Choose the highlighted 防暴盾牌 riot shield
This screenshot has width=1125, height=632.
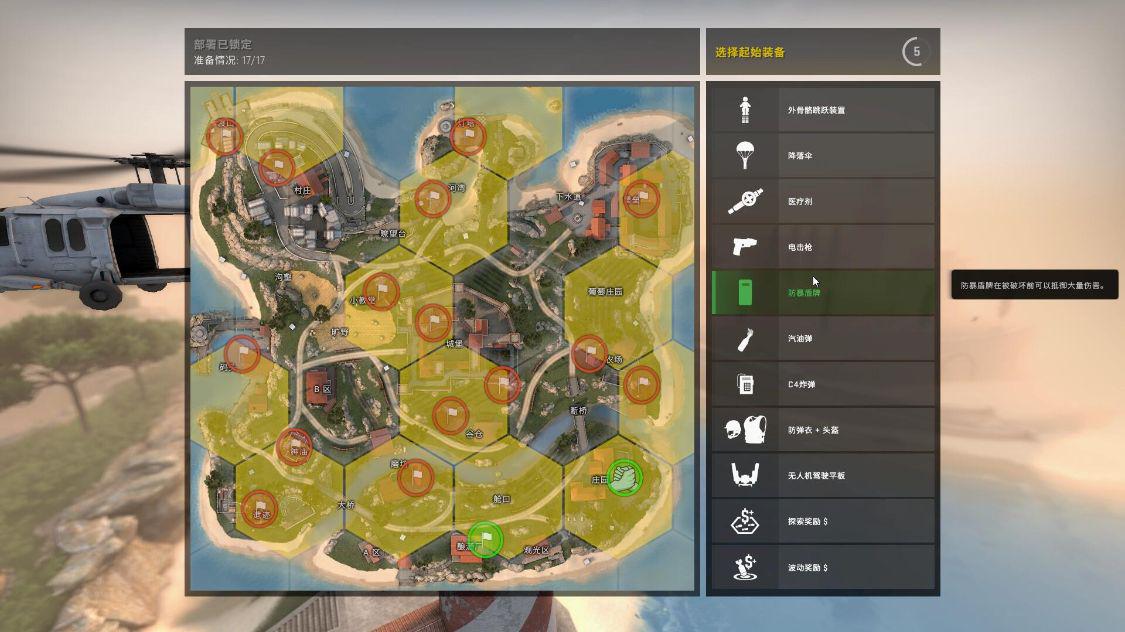[x=822, y=293]
